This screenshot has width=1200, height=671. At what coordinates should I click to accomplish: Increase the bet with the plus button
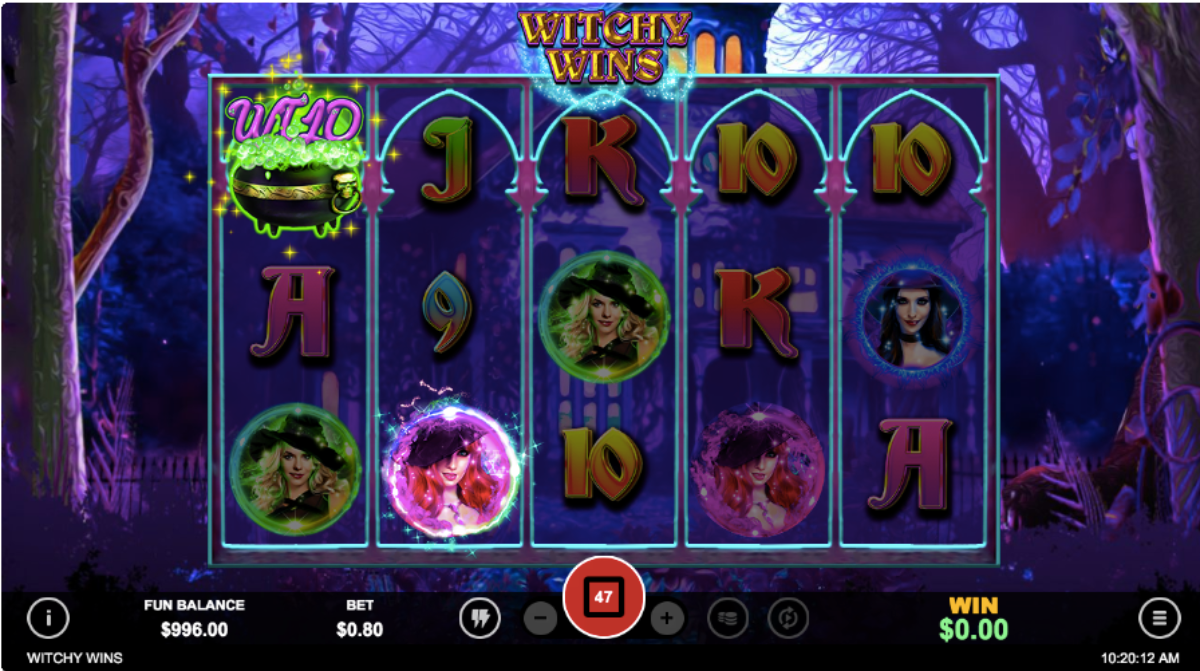(x=667, y=619)
